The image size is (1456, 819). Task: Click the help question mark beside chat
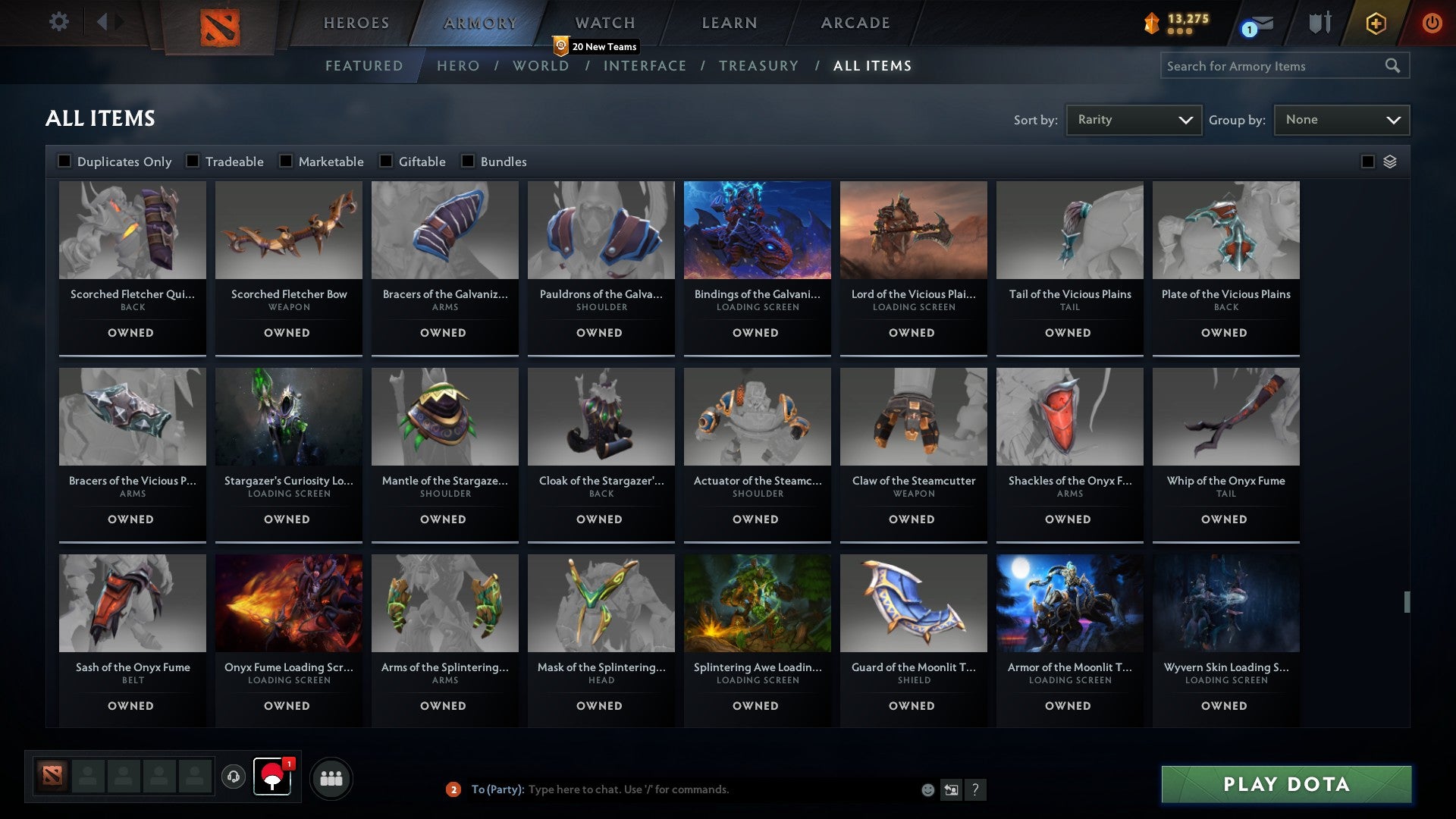(977, 789)
